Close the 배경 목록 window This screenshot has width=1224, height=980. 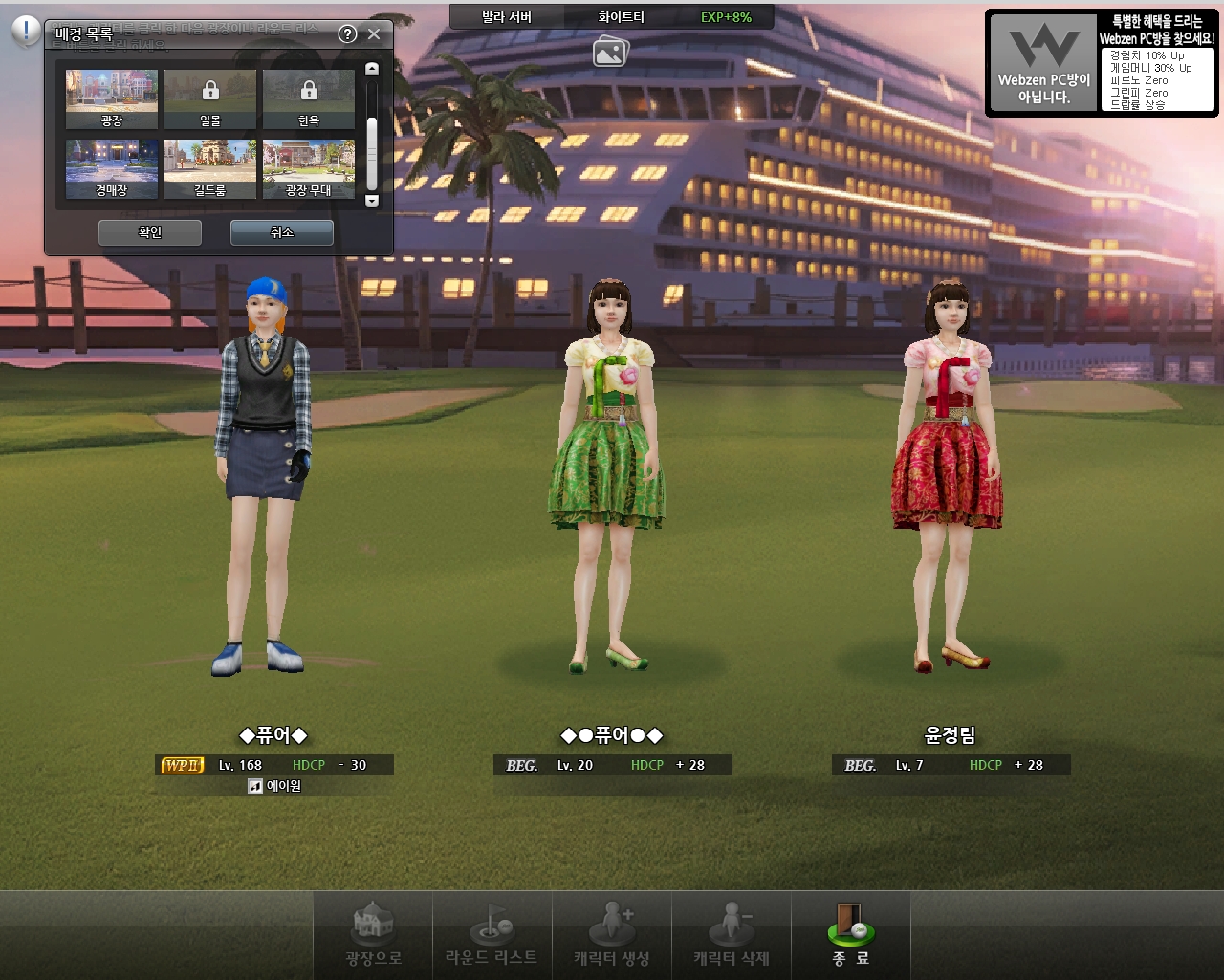(374, 34)
